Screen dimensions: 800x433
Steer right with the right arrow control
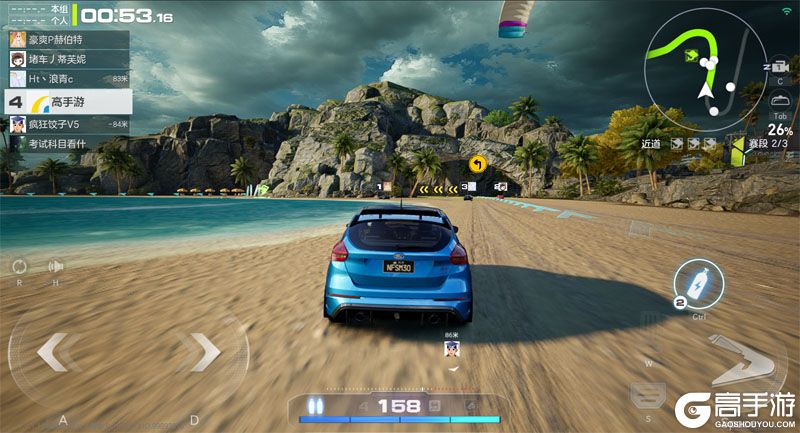(x=201, y=350)
